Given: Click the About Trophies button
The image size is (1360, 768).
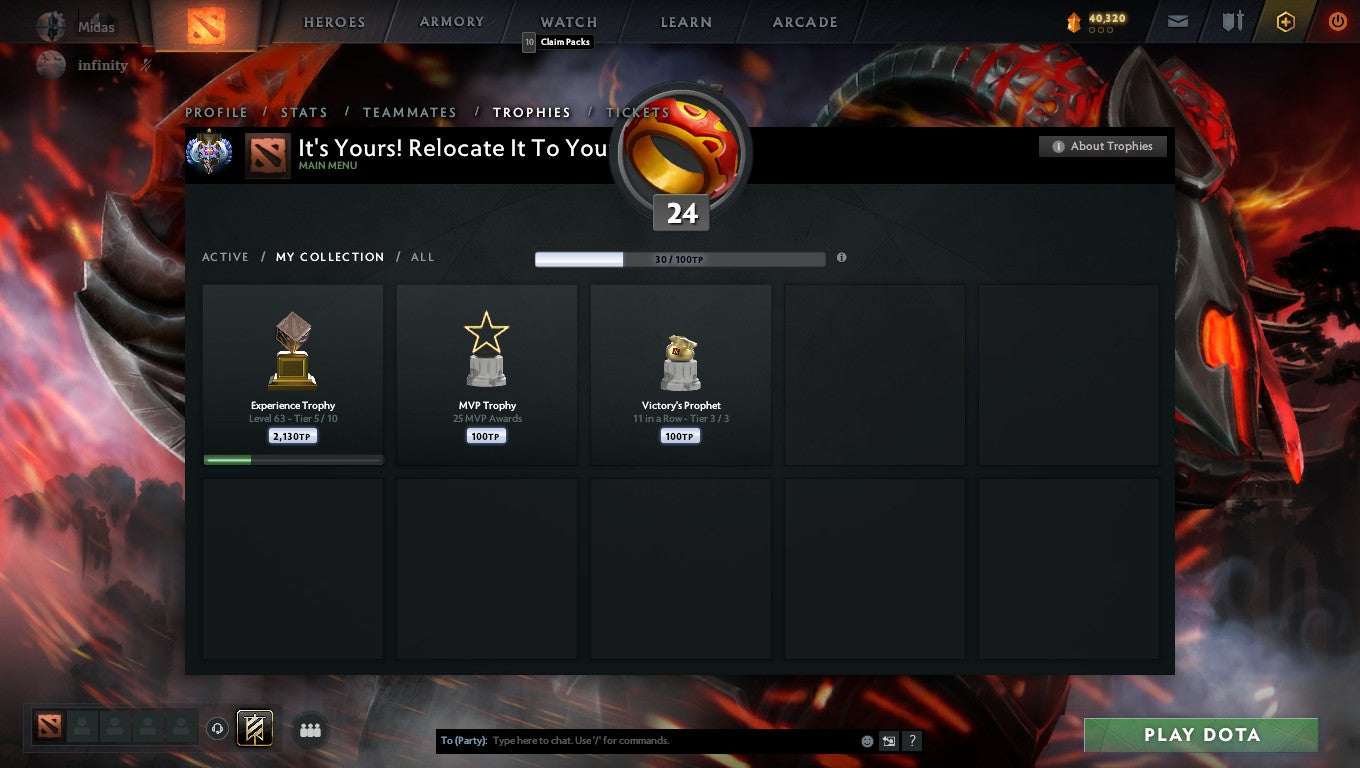Looking at the screenshot, I should (1102, 146).
